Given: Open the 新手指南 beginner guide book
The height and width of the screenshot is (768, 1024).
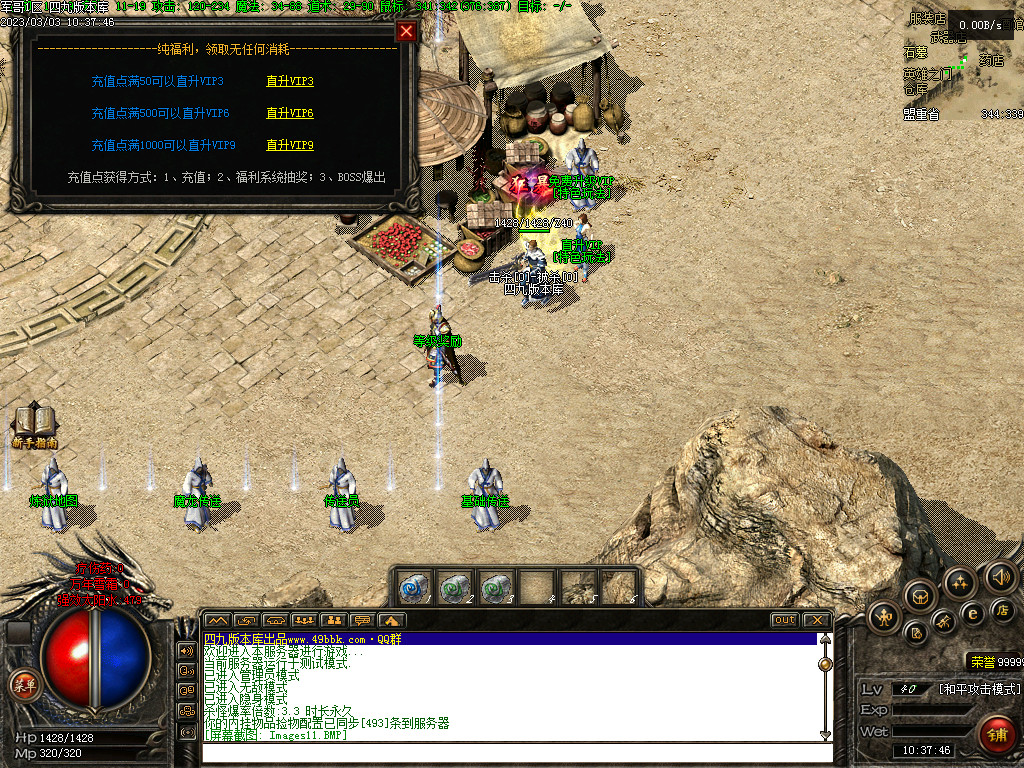Looking at the screenshot, I should point(34,424).
